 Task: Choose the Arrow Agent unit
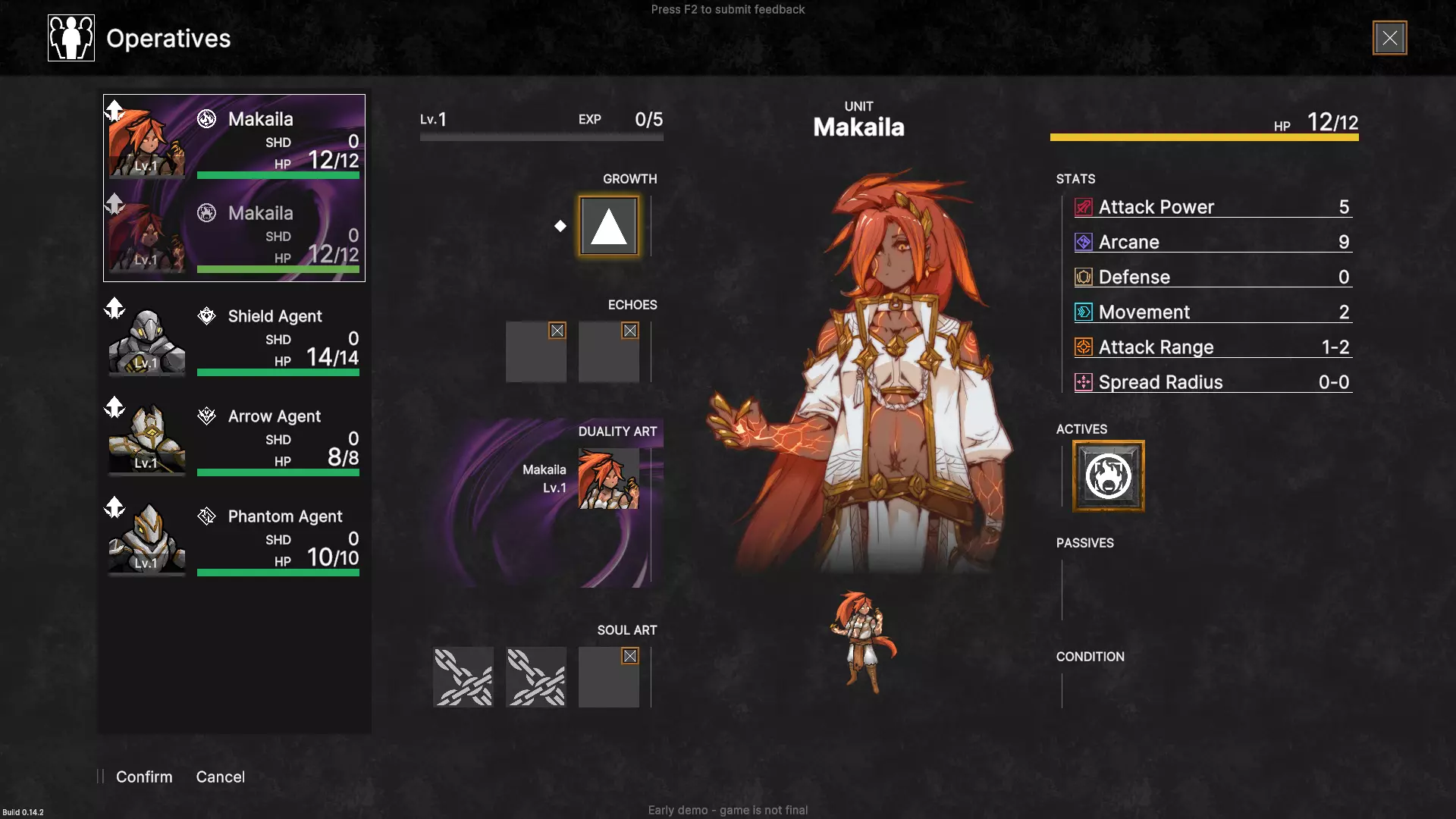coord(234,439)
